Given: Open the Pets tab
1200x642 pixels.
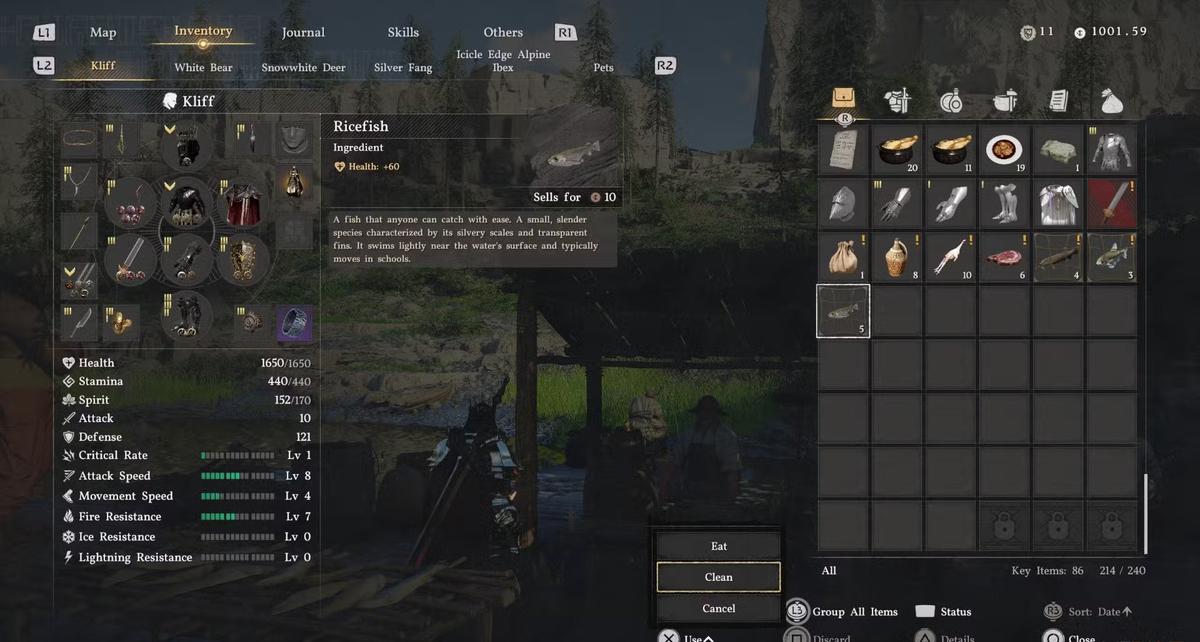Looking at the screenshot, I should pyautogui.click(x=603, y=68).
